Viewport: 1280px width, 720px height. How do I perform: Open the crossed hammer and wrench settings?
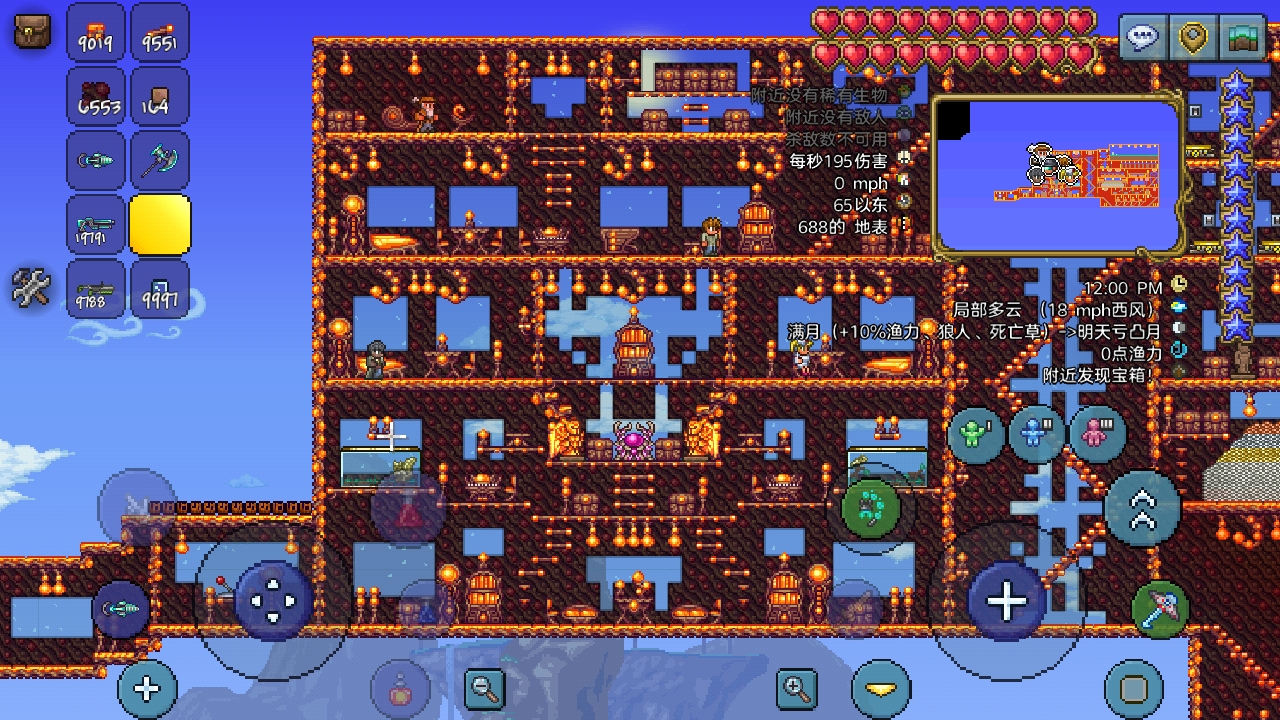tap(31, 288)
